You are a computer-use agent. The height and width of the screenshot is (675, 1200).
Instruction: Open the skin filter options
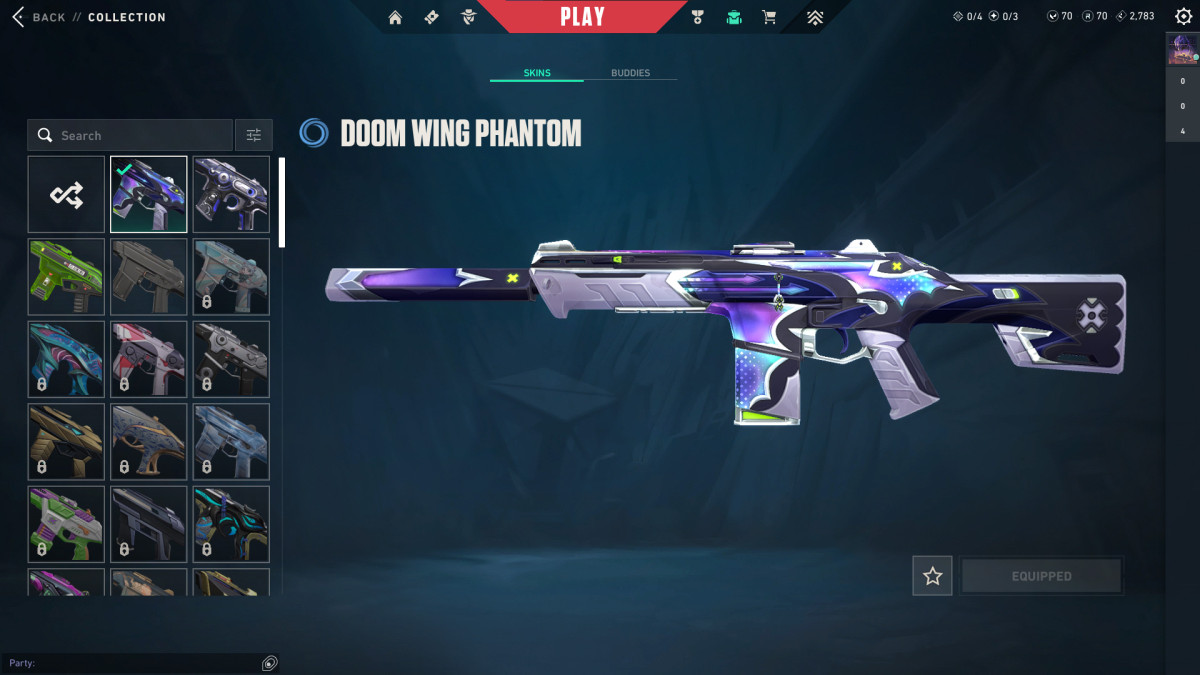(253, 135)
